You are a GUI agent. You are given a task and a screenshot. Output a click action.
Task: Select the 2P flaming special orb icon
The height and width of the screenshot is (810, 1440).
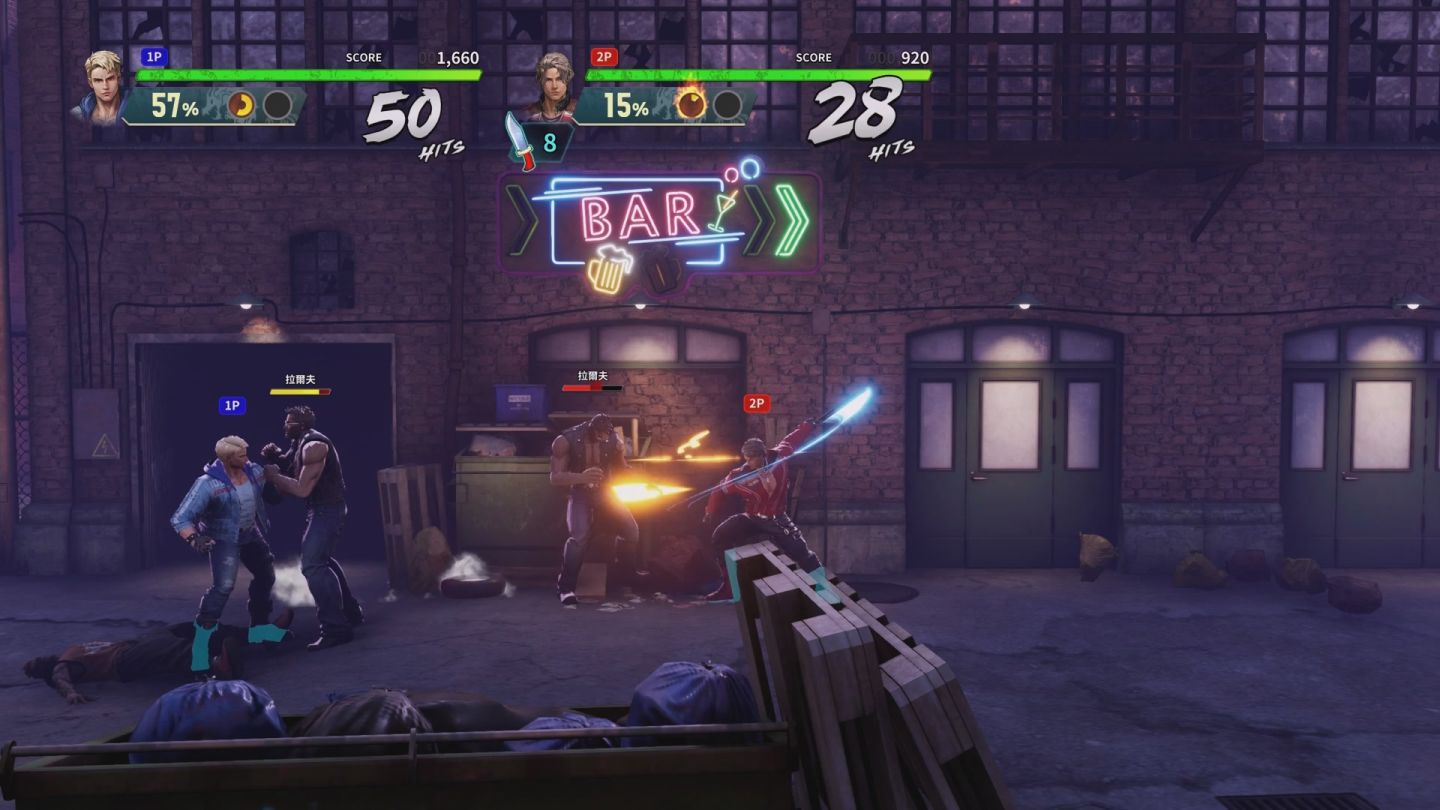691,104
